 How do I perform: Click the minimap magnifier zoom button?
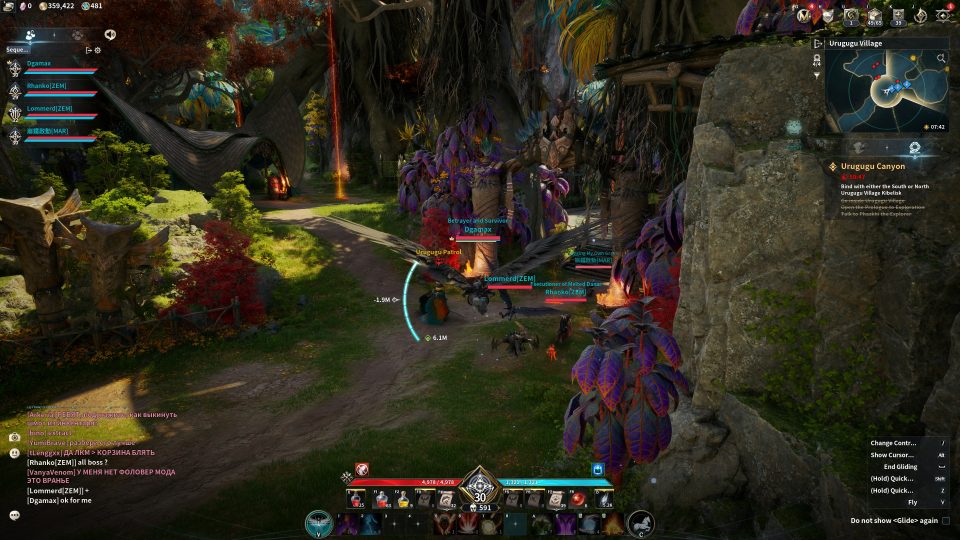coord(941,59)
